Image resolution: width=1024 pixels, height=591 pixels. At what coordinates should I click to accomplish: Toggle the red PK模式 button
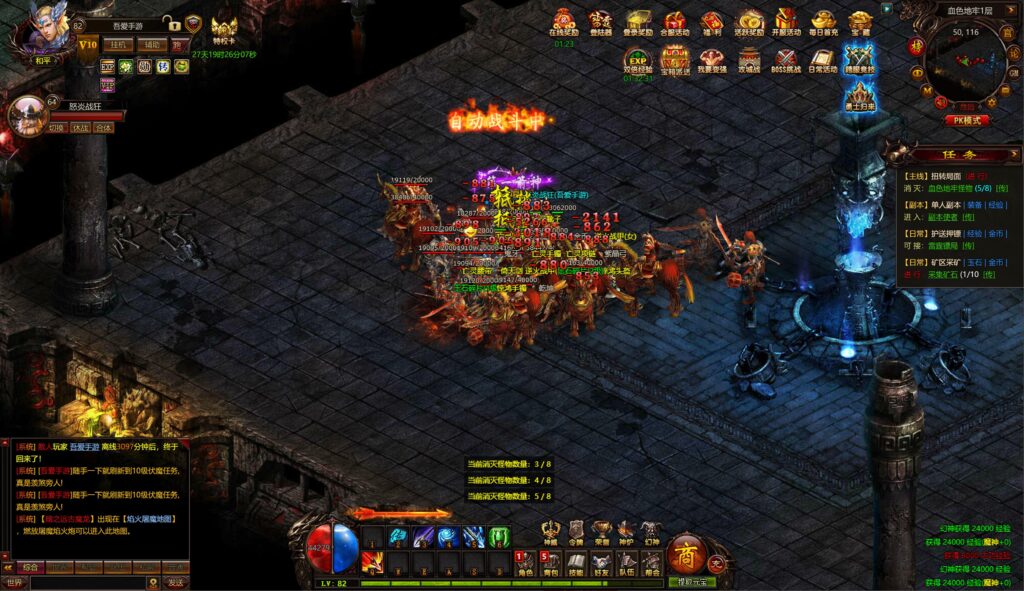[966, 120]
